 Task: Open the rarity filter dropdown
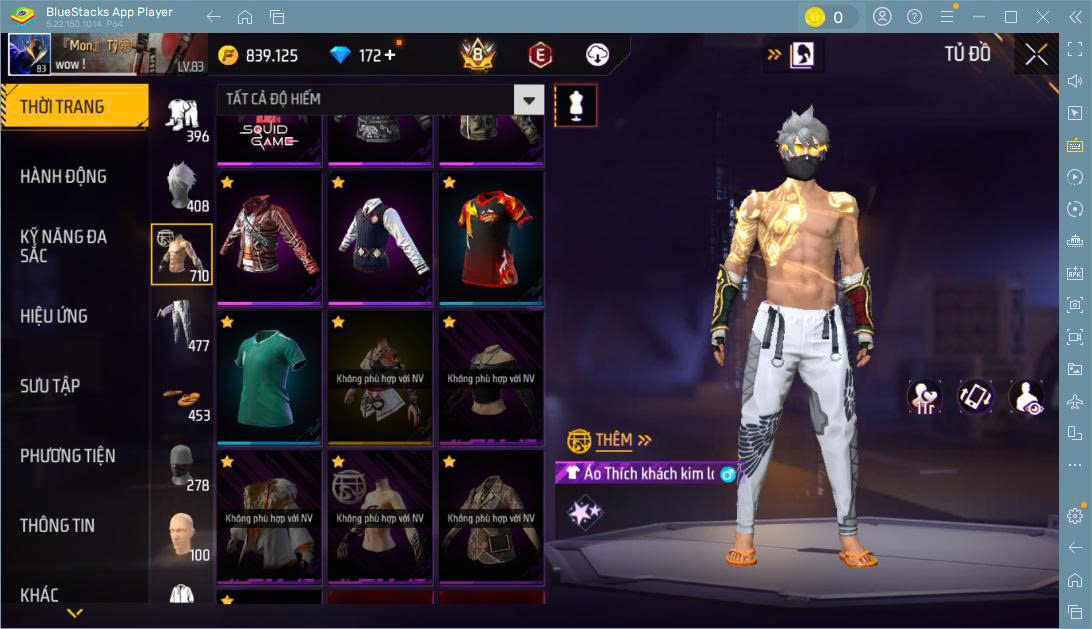coord(528,99)
